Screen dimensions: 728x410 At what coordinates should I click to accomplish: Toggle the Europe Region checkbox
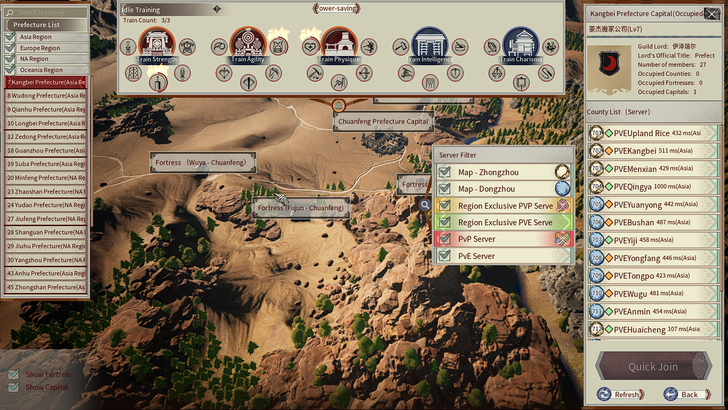tap(10, 48)
